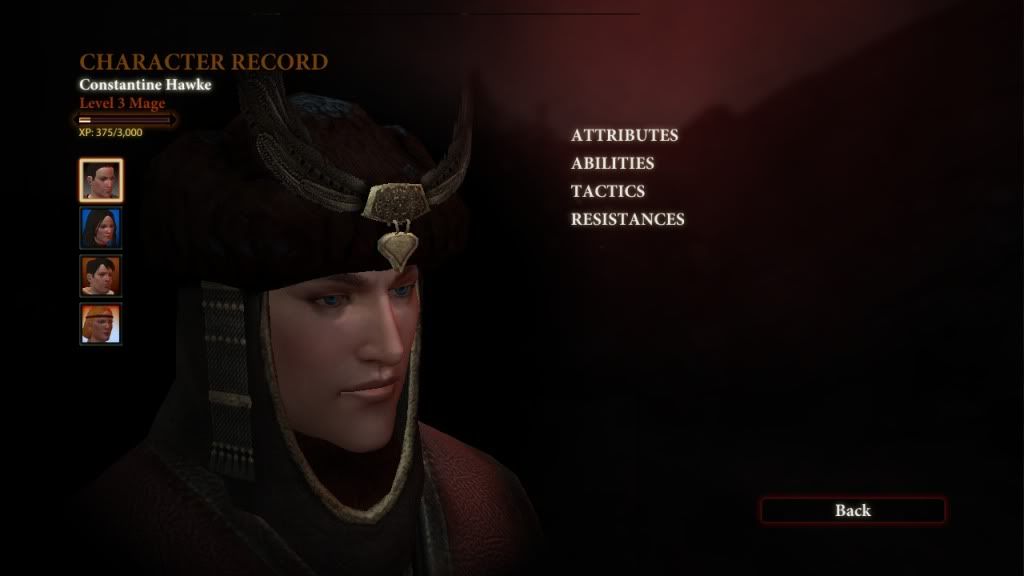Open the Attributes section
1024x576 pixels.
click(624, 135)
